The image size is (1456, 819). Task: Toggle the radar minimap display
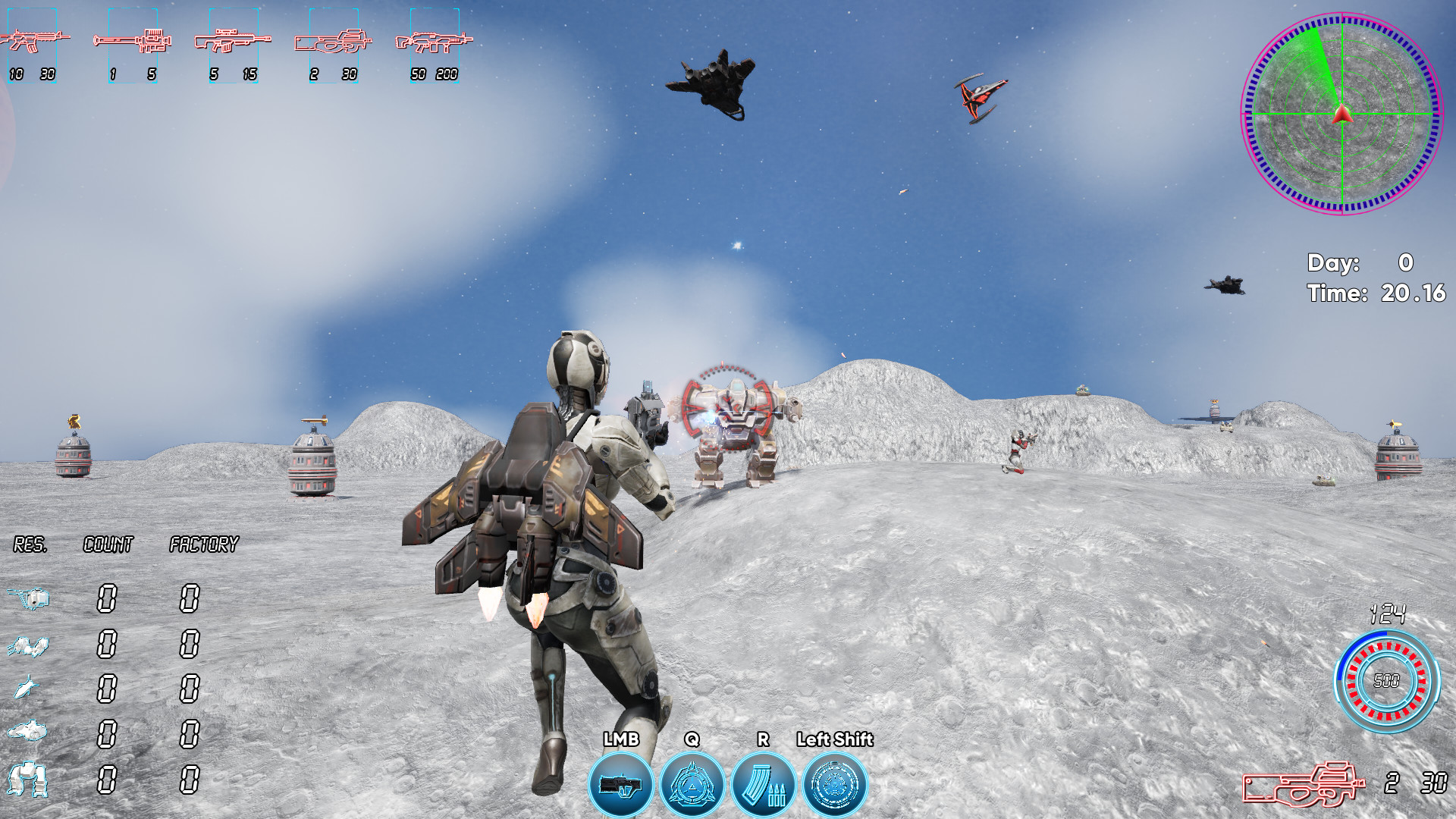click(1342, 114)
